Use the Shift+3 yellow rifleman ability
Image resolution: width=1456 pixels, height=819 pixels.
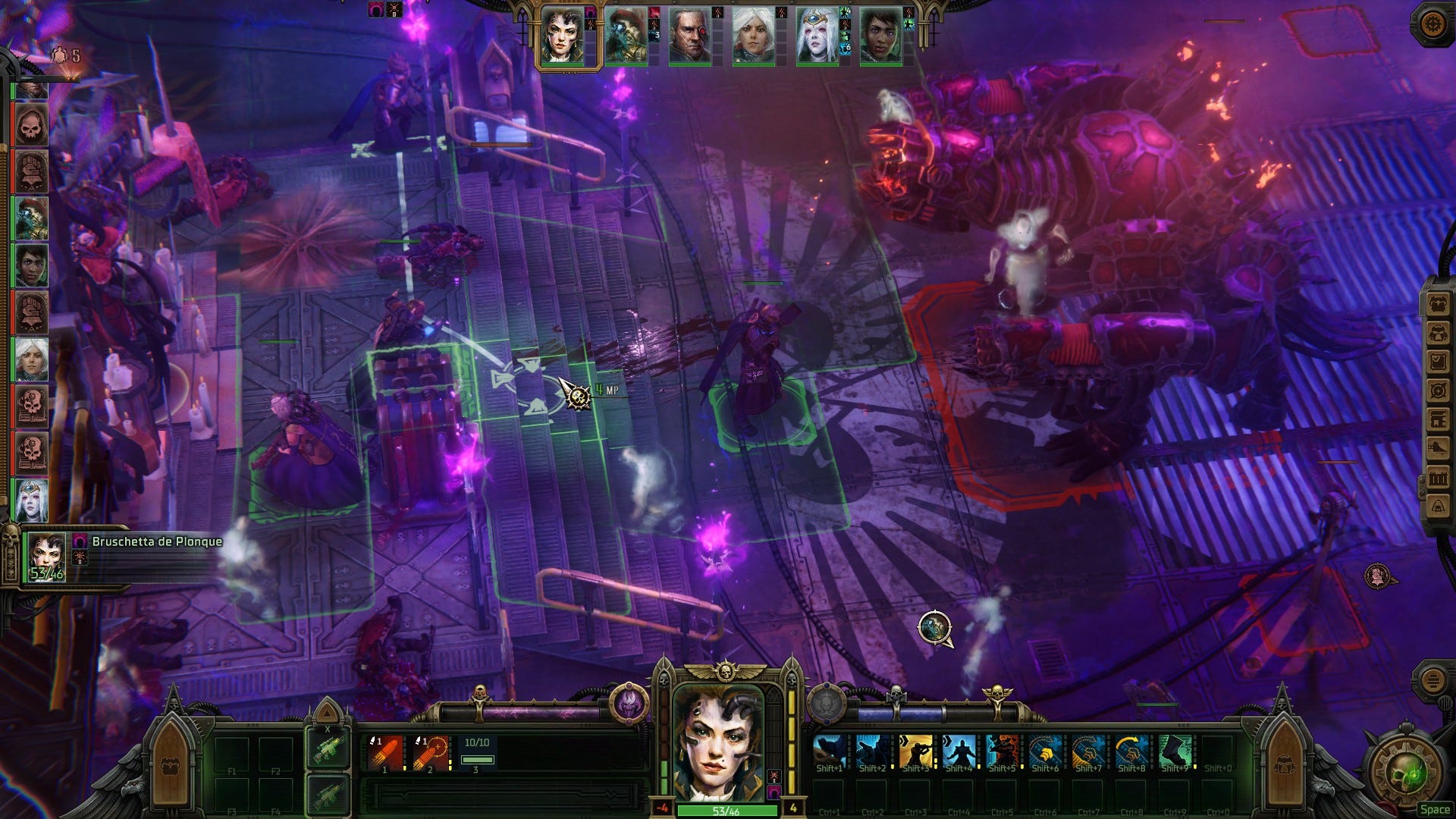(x=915, y=752)
